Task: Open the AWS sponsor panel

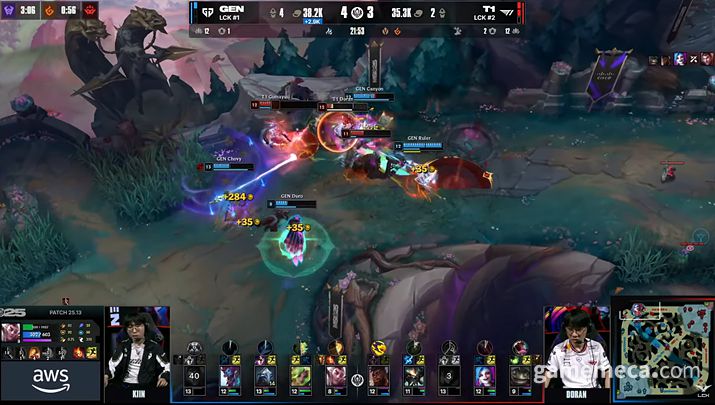Action: [x=52, y=379]
